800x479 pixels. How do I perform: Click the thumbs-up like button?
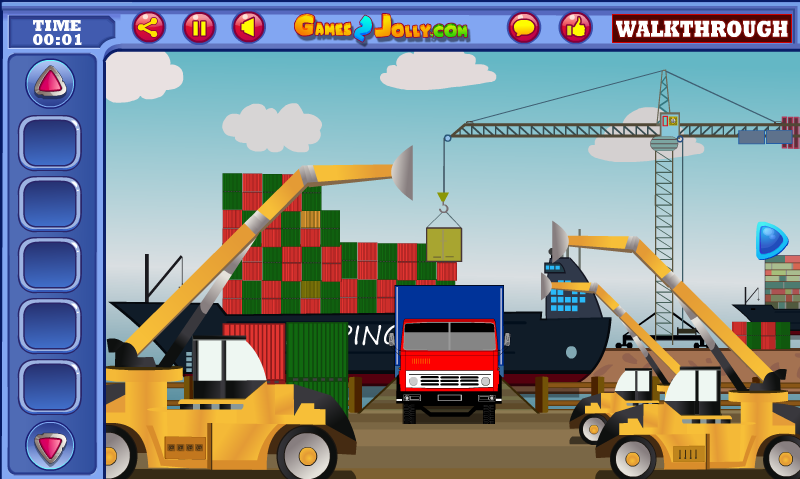pos(575,27)
